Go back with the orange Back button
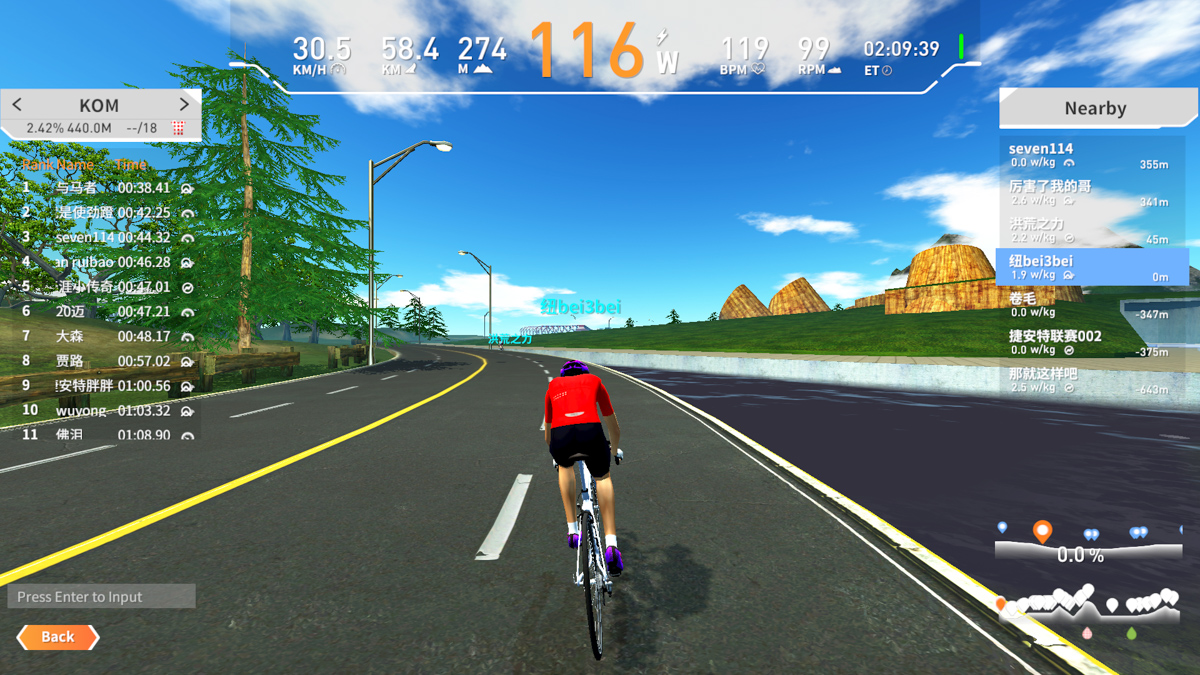The height and width of the screenshot is (675, 1200). tap(58, 637)
